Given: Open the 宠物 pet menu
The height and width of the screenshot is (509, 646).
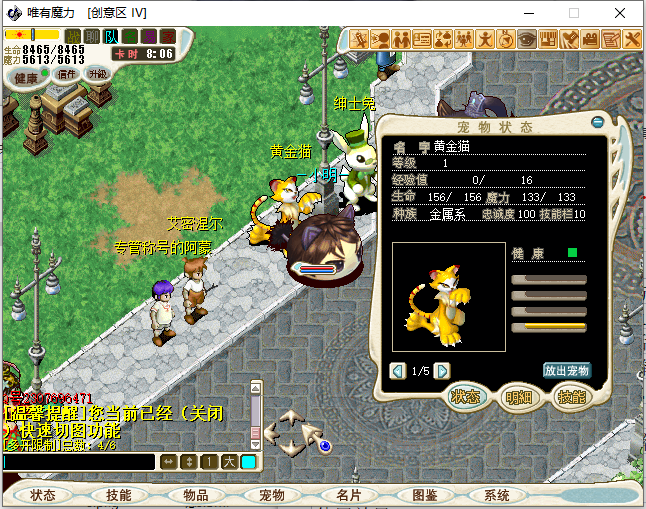Looking at the screenshot, I should [272, 495].
